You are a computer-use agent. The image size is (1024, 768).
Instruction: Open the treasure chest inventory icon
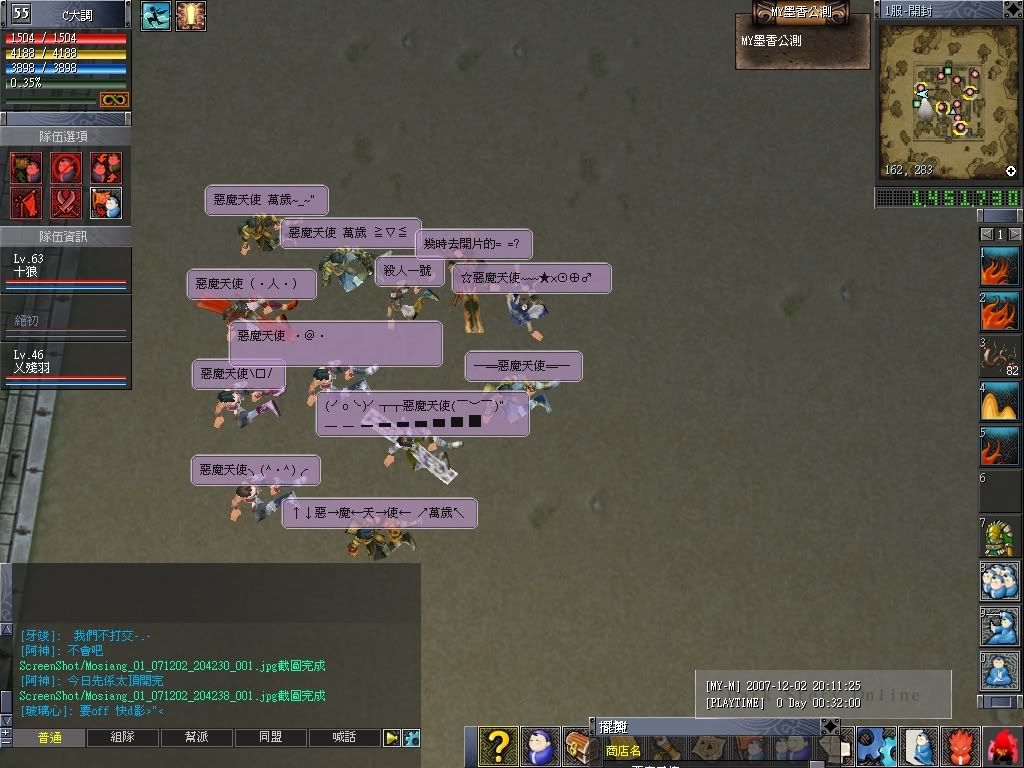581,746
